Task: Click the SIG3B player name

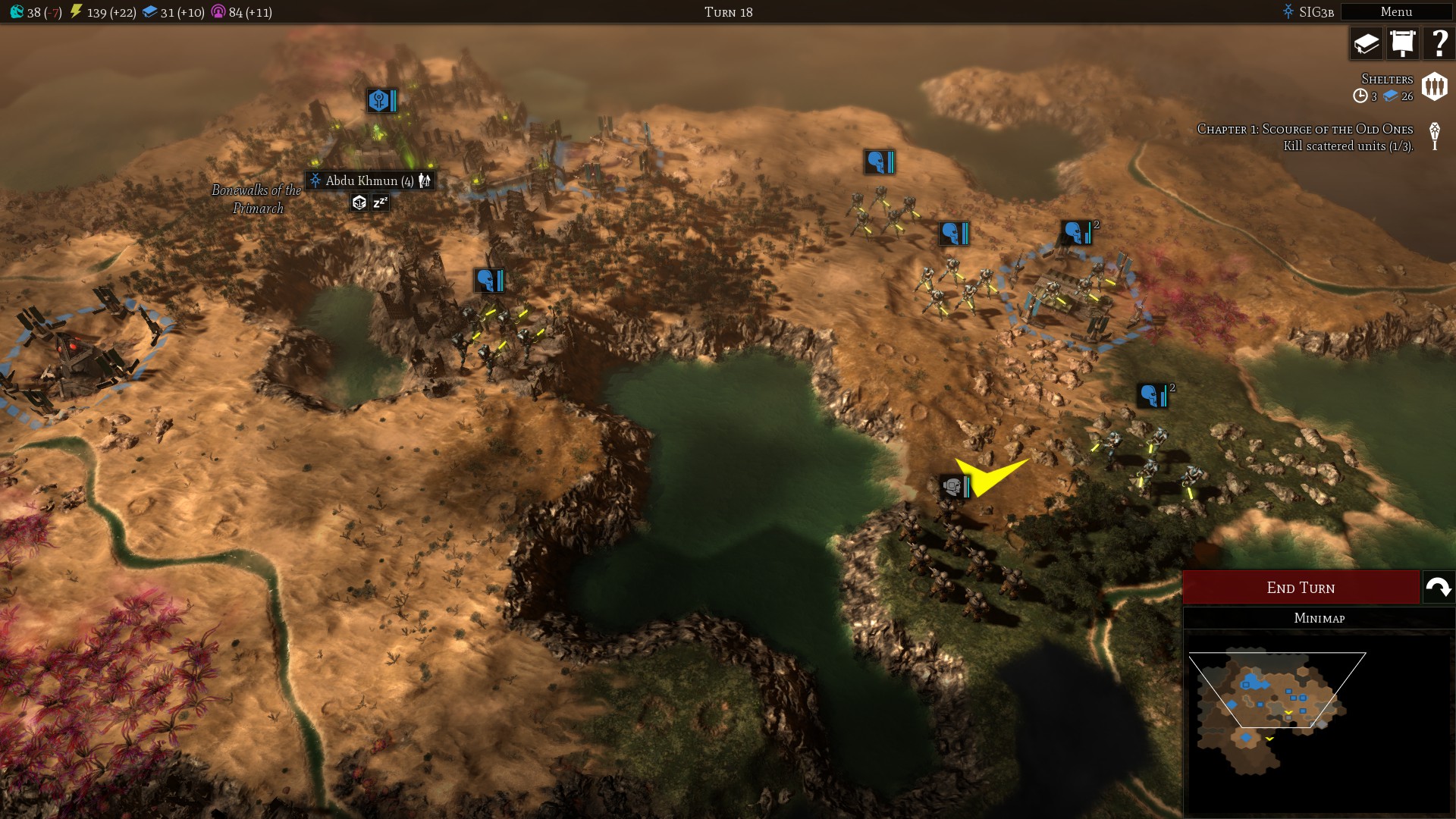Action: click(1315, 12)
